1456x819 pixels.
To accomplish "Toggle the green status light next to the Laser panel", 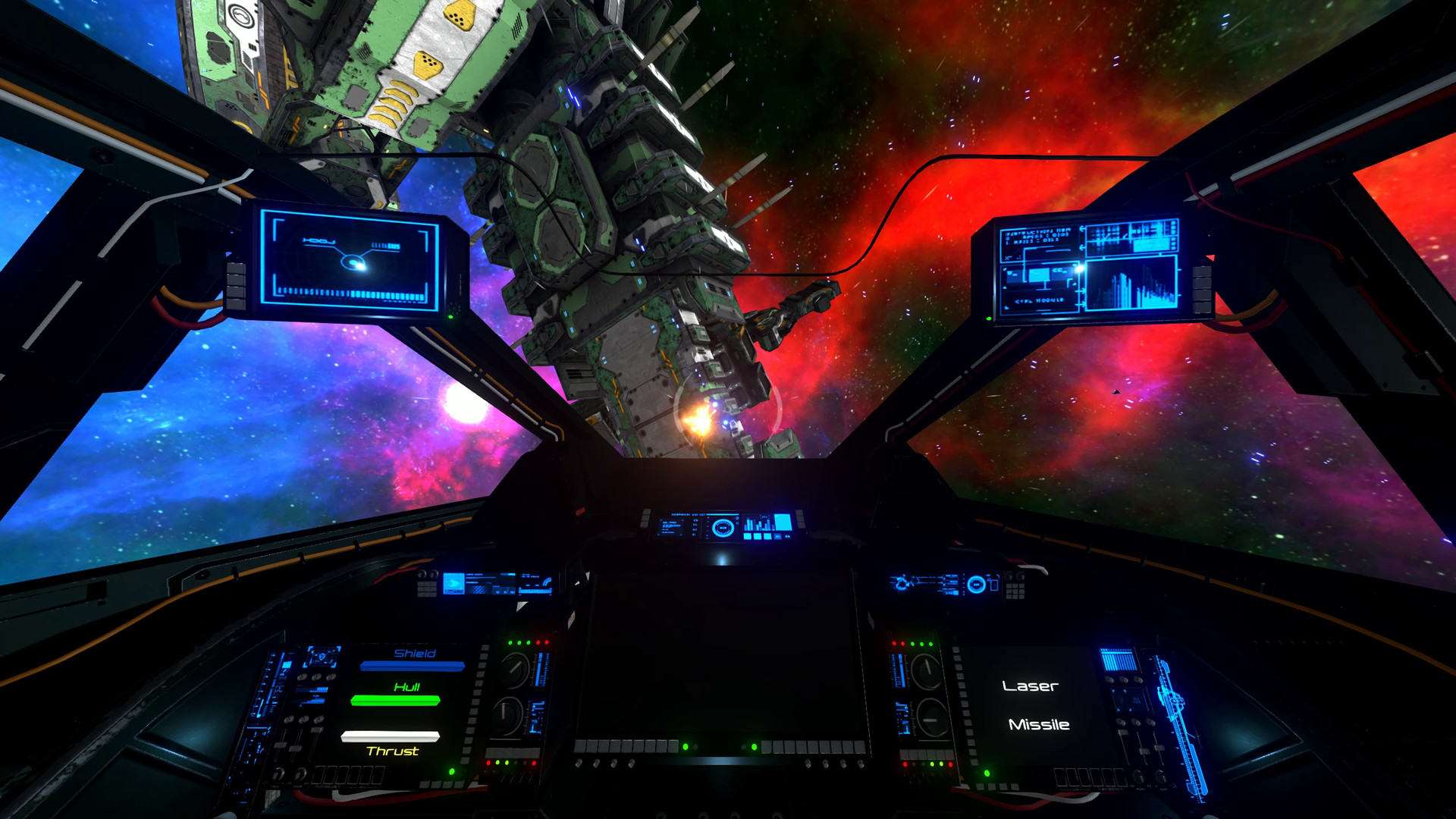I will click(987, 773).
